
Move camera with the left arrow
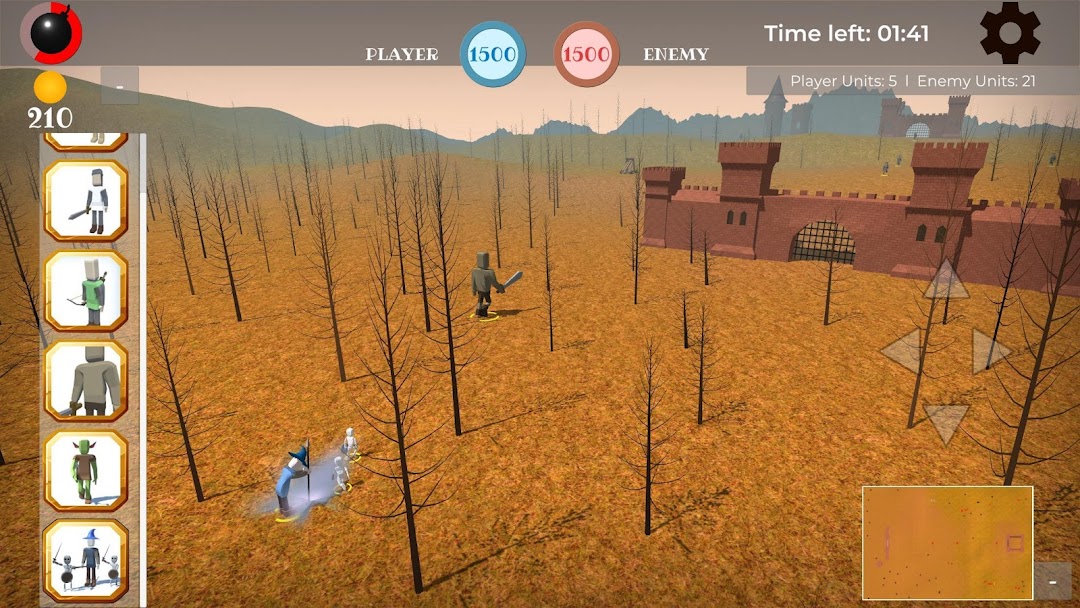coord(901,351)
